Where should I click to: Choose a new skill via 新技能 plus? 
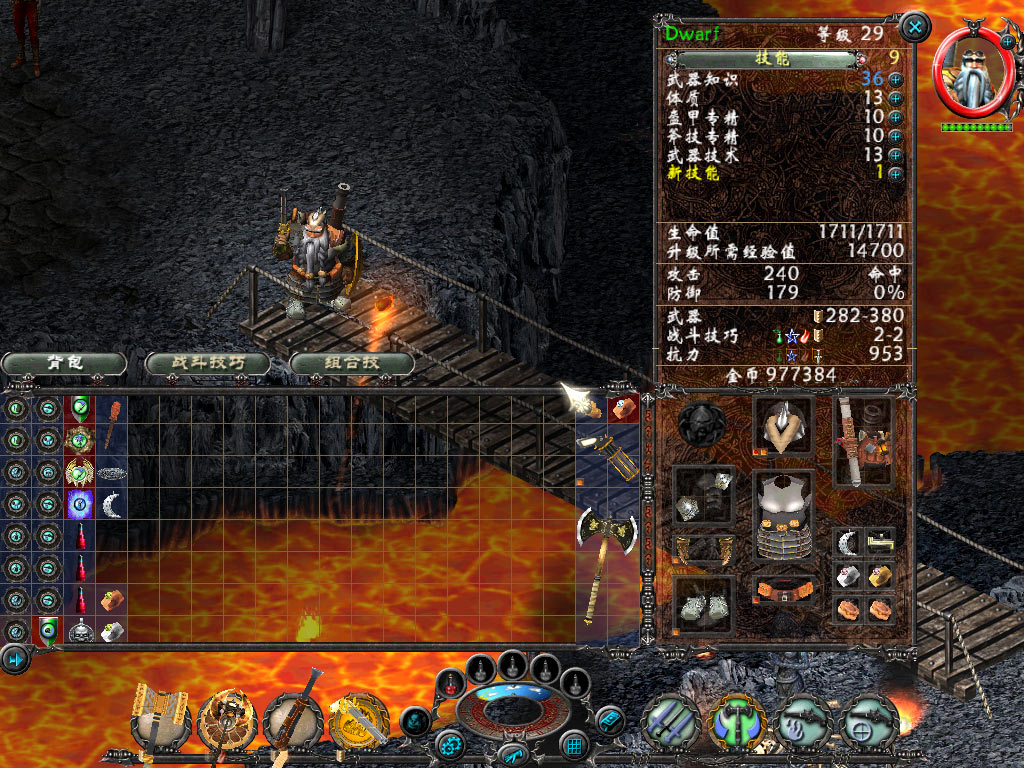895,173
